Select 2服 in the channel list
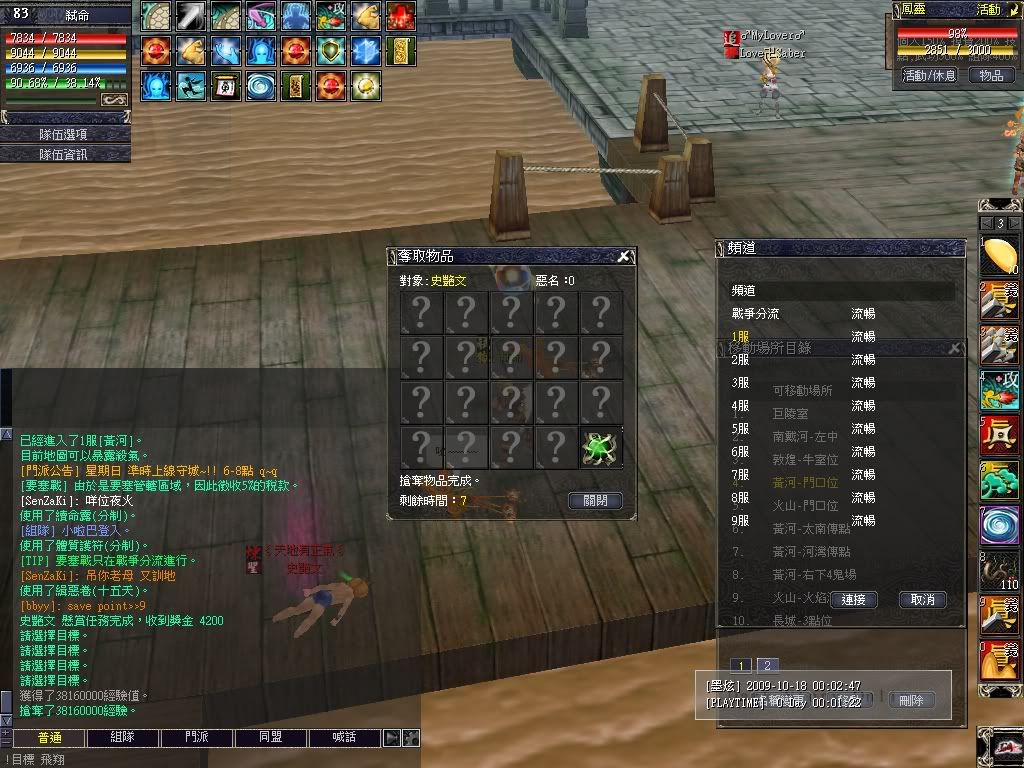Image resolution: width=1024 pixels, height=768 pixels. point(741,359)
